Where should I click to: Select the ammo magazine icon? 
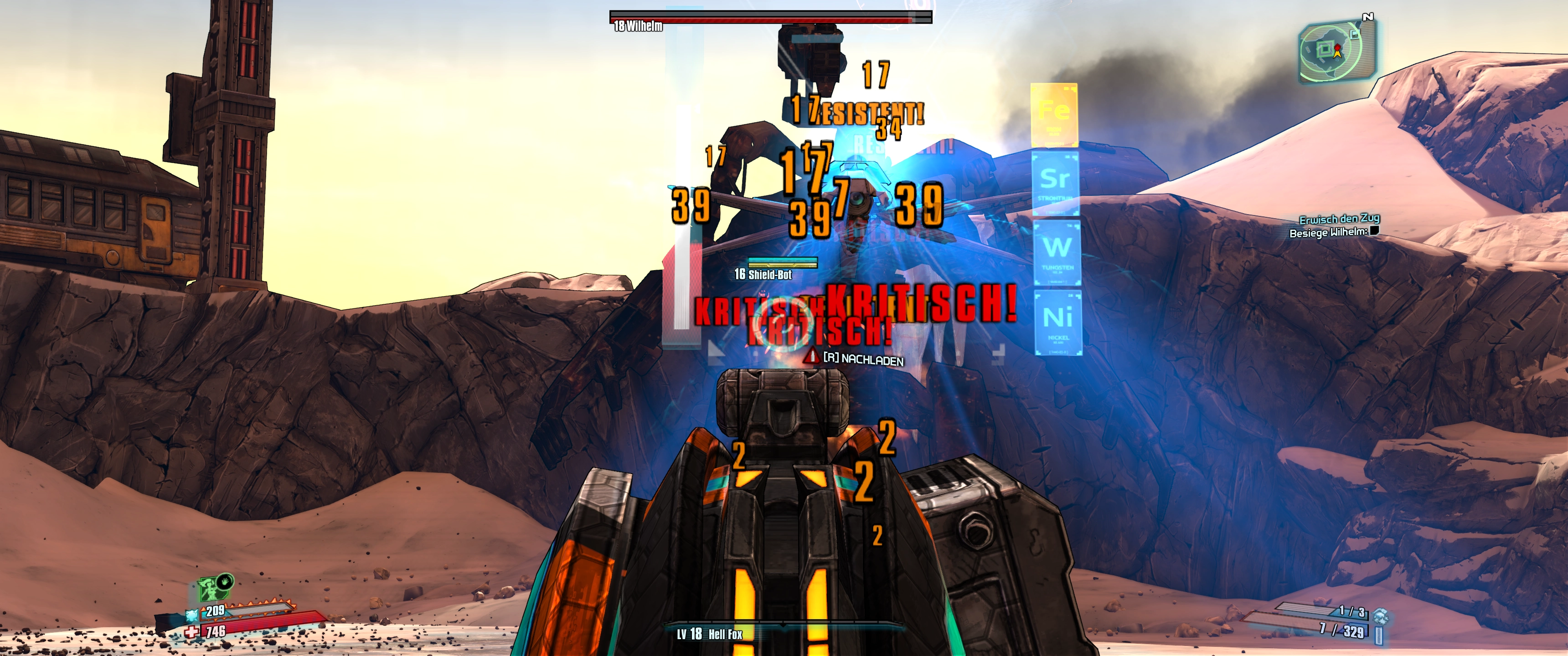(x=1379, y=635)
